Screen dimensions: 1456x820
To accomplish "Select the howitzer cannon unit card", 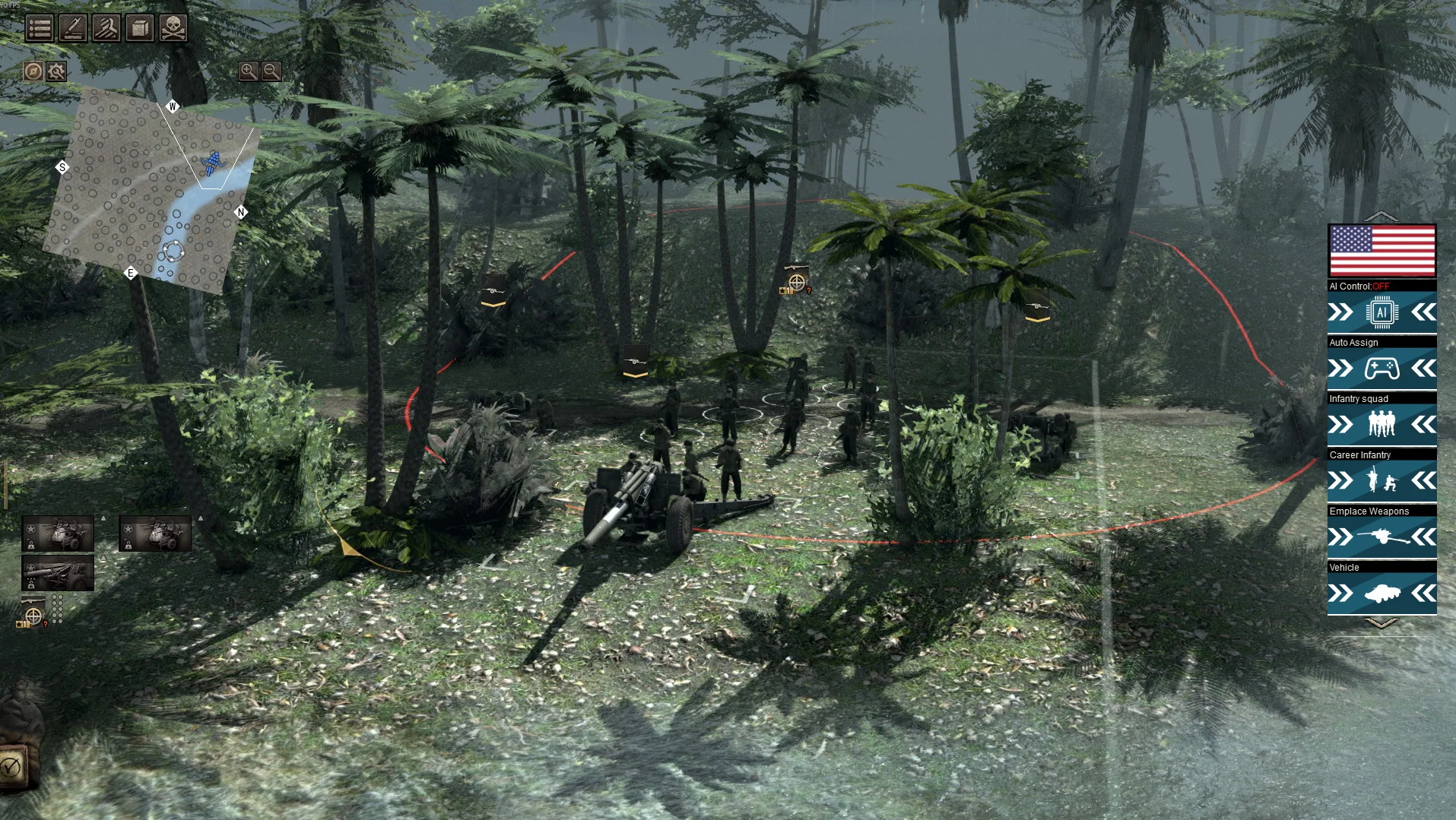I will (x=58, y=572).
